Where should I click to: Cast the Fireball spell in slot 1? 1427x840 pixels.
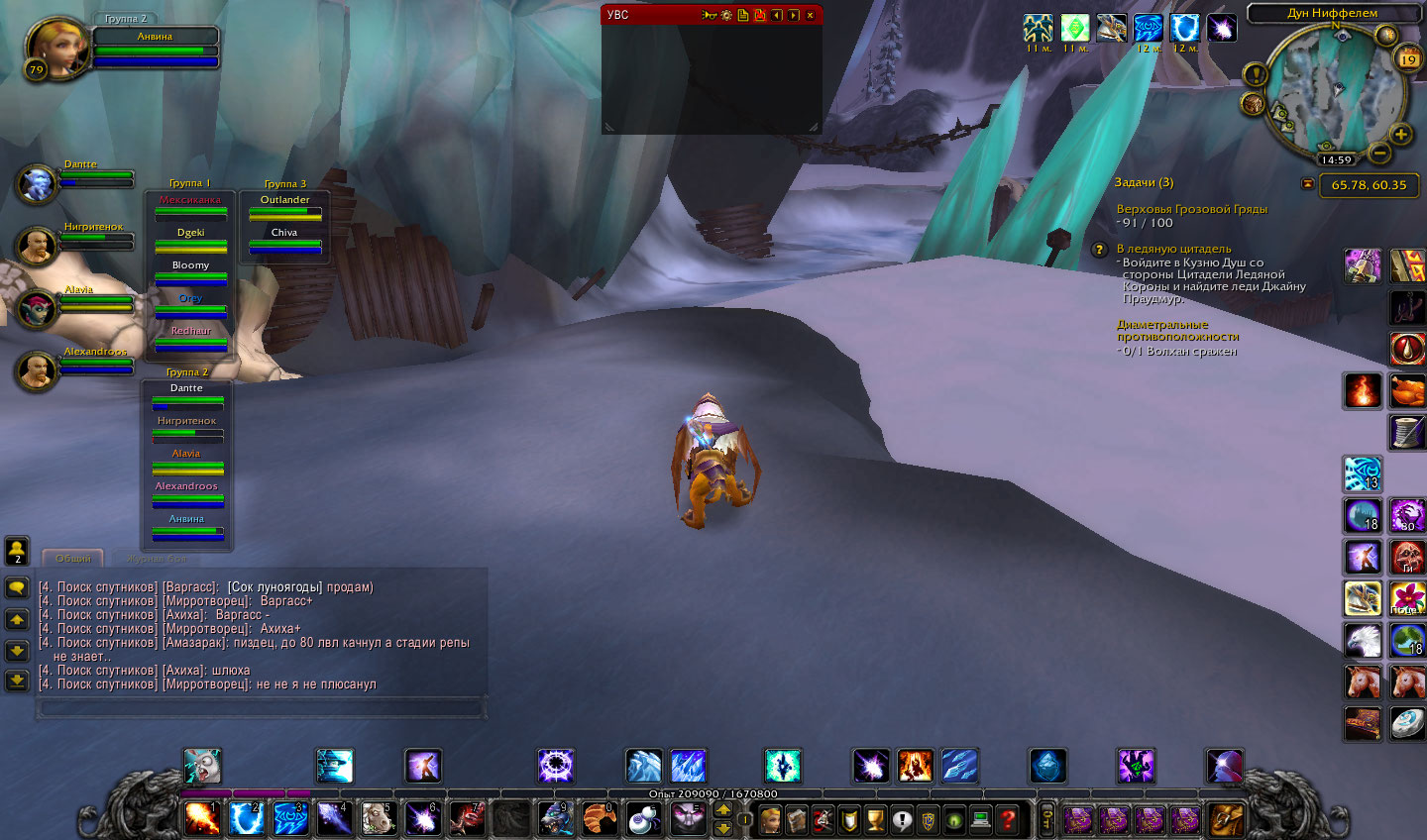tap(202, 818)
